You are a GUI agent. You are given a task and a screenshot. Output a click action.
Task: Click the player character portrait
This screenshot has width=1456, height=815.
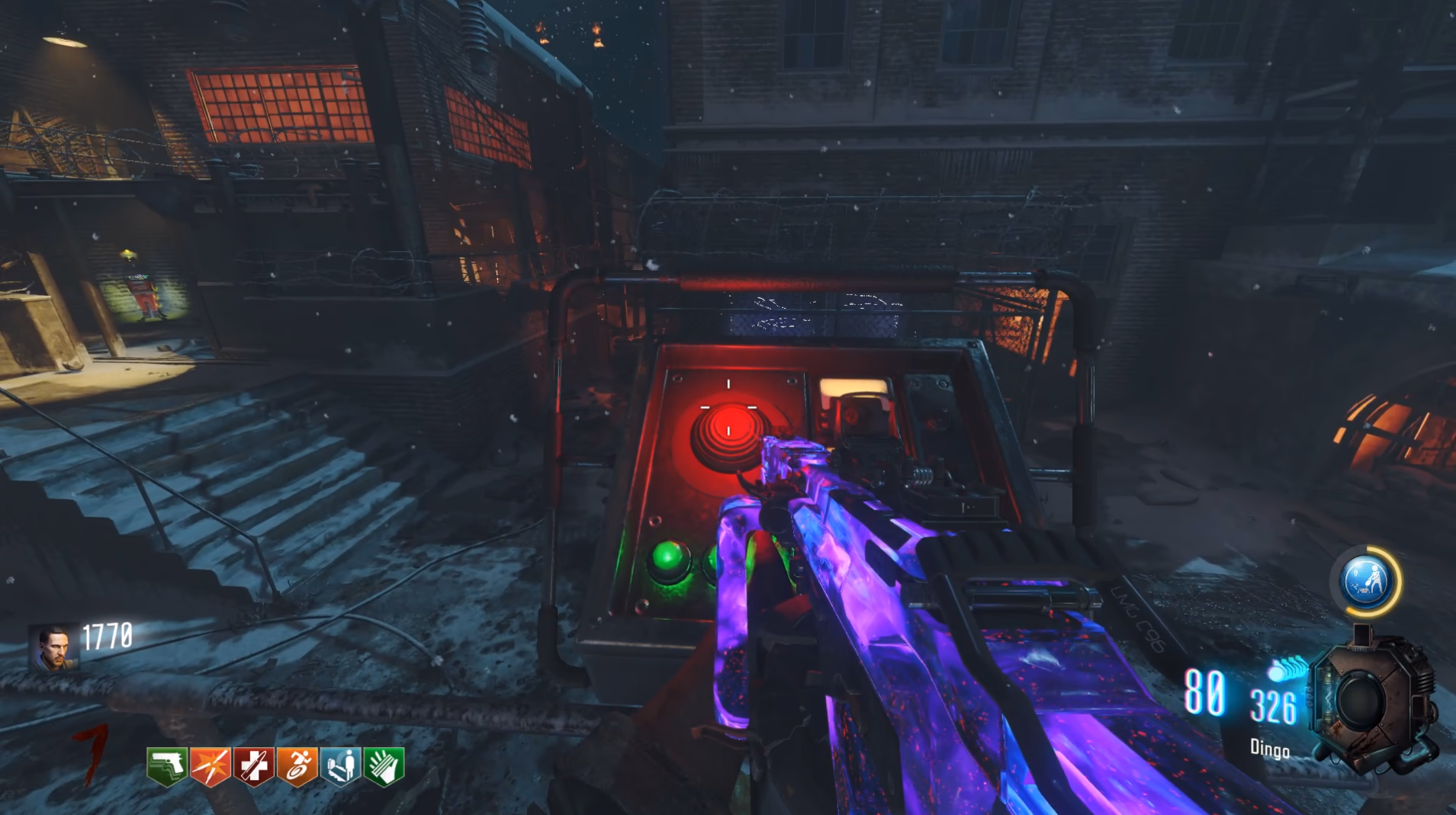tap(54, 648)
